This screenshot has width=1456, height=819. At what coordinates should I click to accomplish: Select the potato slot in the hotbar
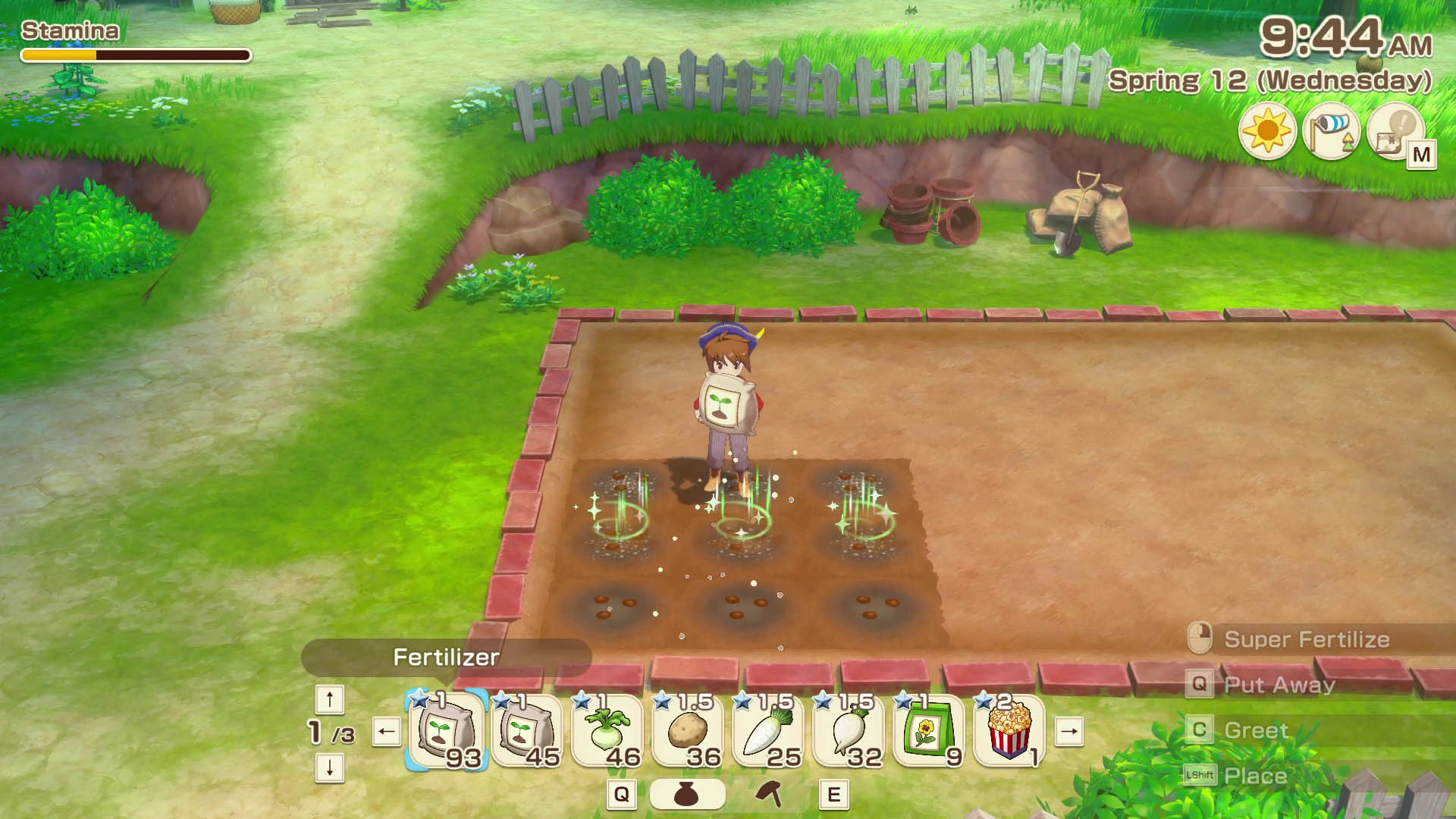(688, 732)
